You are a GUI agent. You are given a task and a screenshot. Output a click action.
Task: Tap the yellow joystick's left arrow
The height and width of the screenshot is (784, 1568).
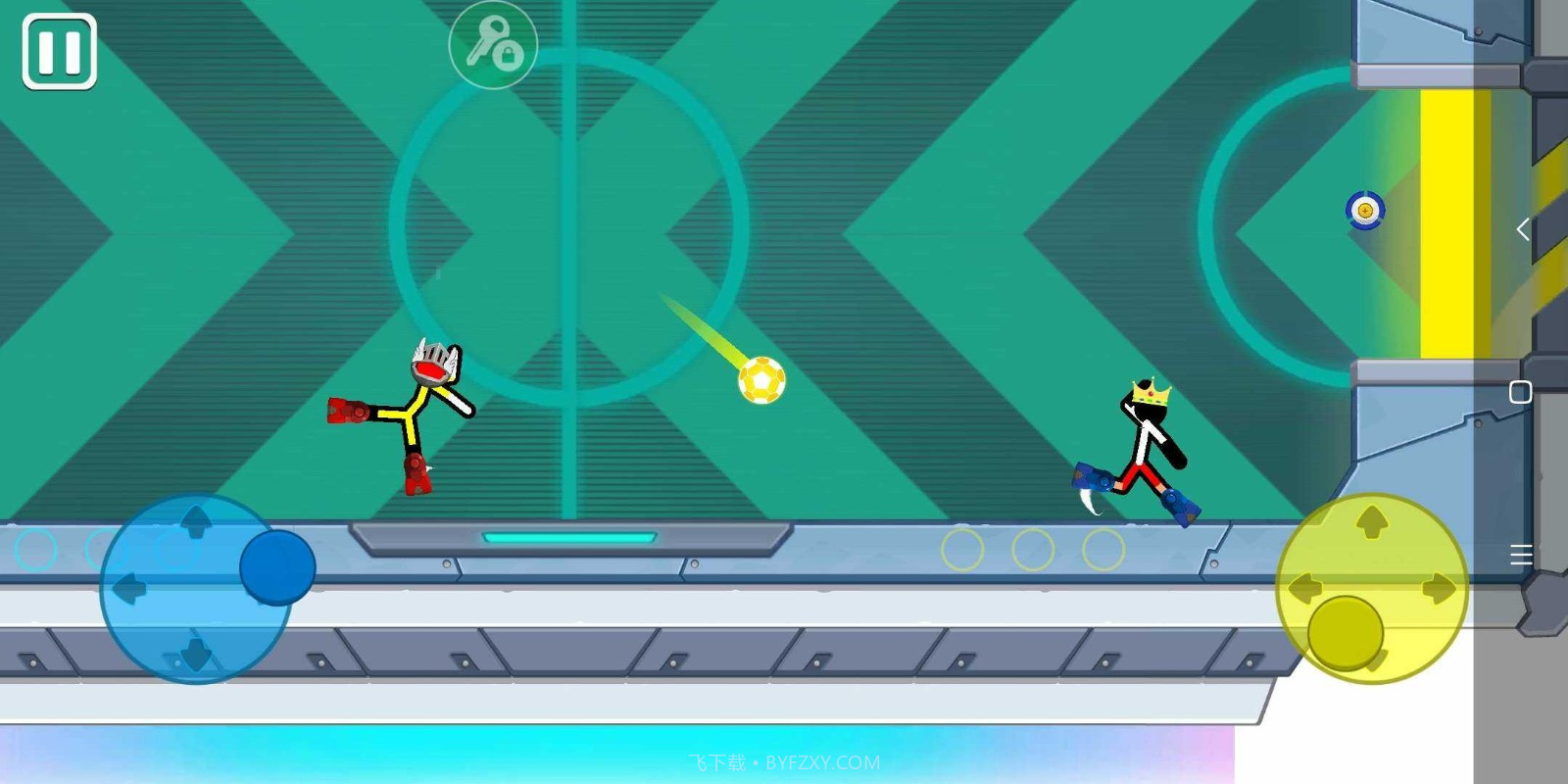coord(1304,589)
